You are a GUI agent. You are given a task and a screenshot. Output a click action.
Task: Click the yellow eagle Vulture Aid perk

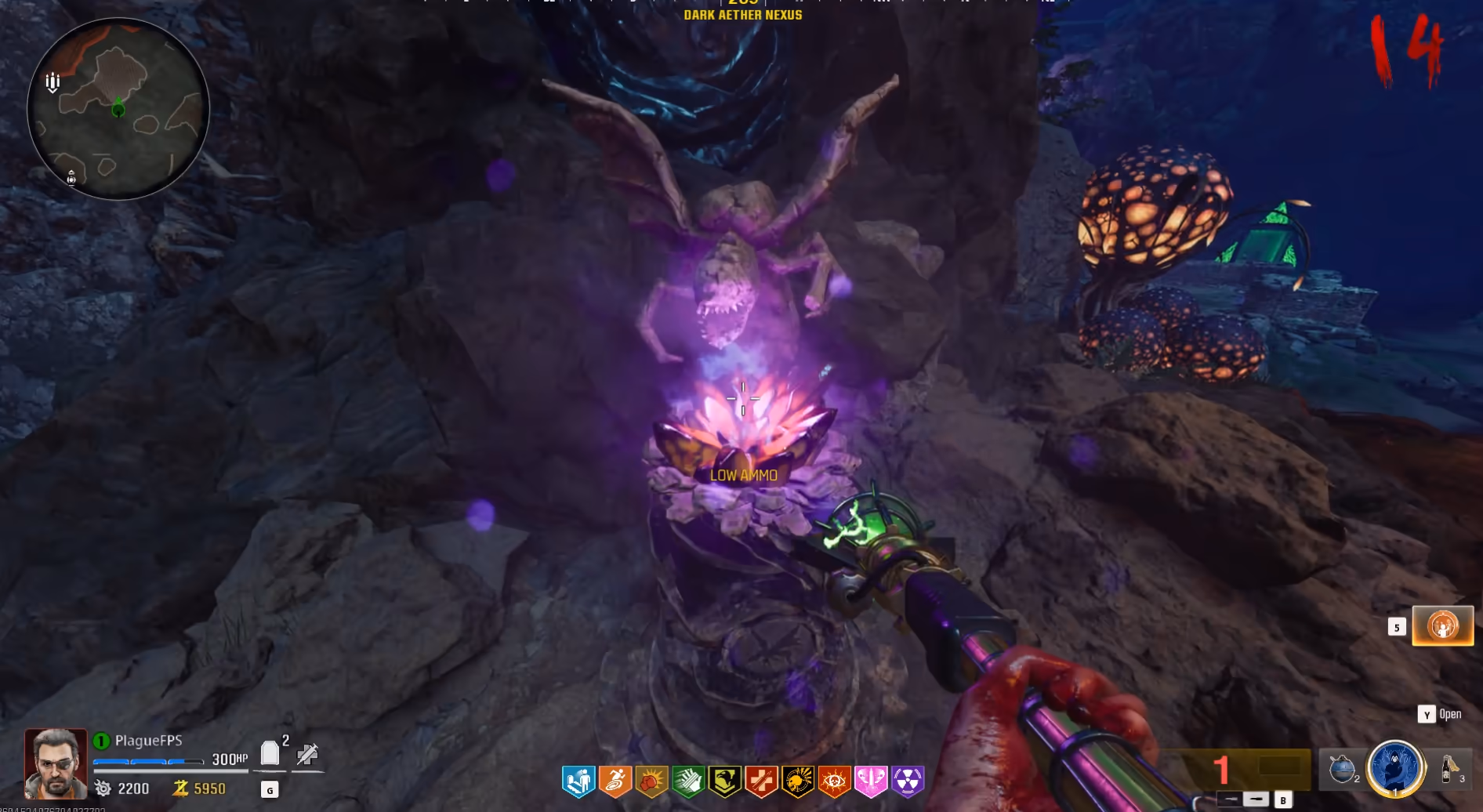pos(725,781)
